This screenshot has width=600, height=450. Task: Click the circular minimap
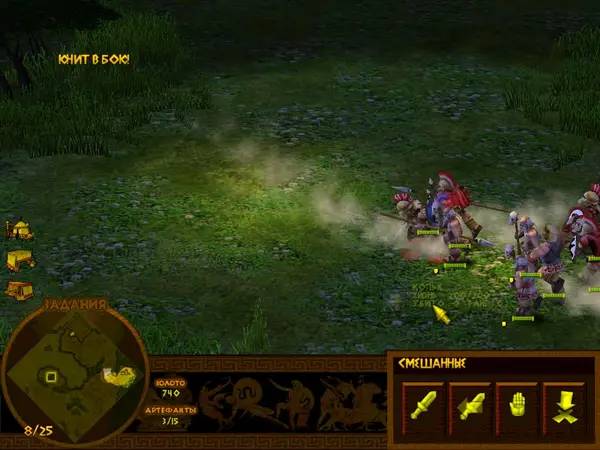click(x=75, y=374)
